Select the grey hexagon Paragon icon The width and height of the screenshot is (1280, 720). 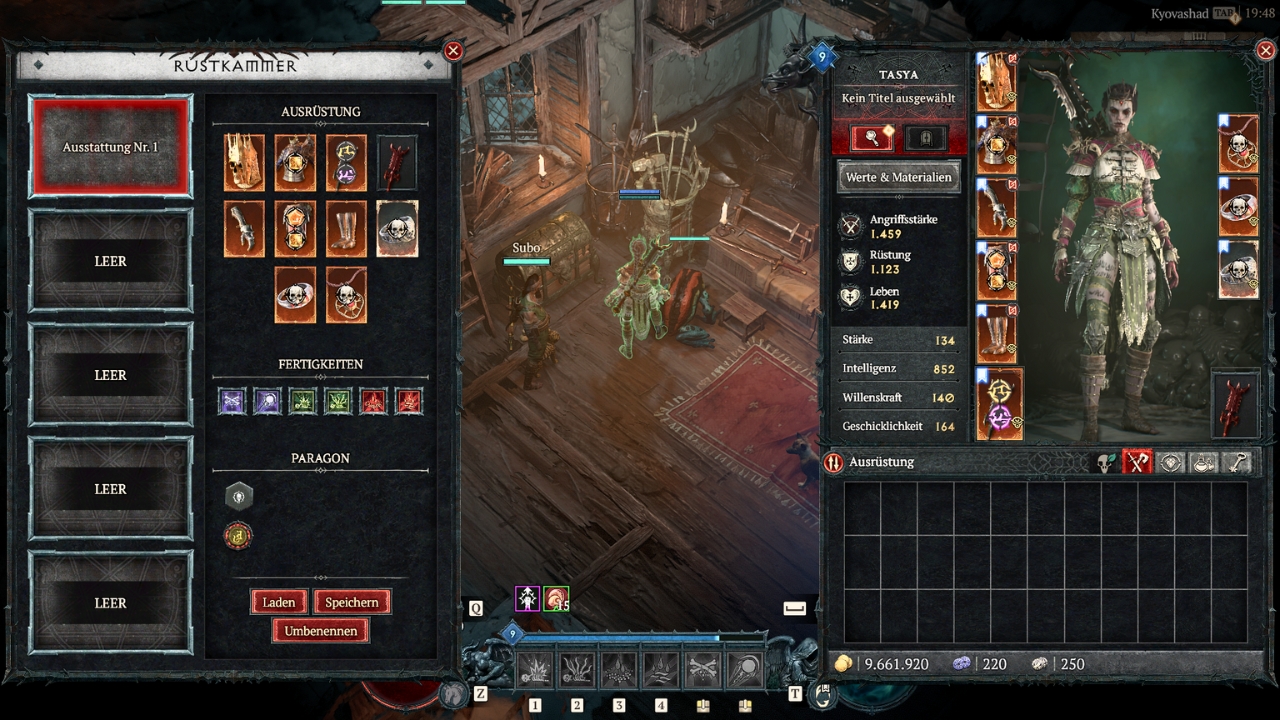coord(238,496)
